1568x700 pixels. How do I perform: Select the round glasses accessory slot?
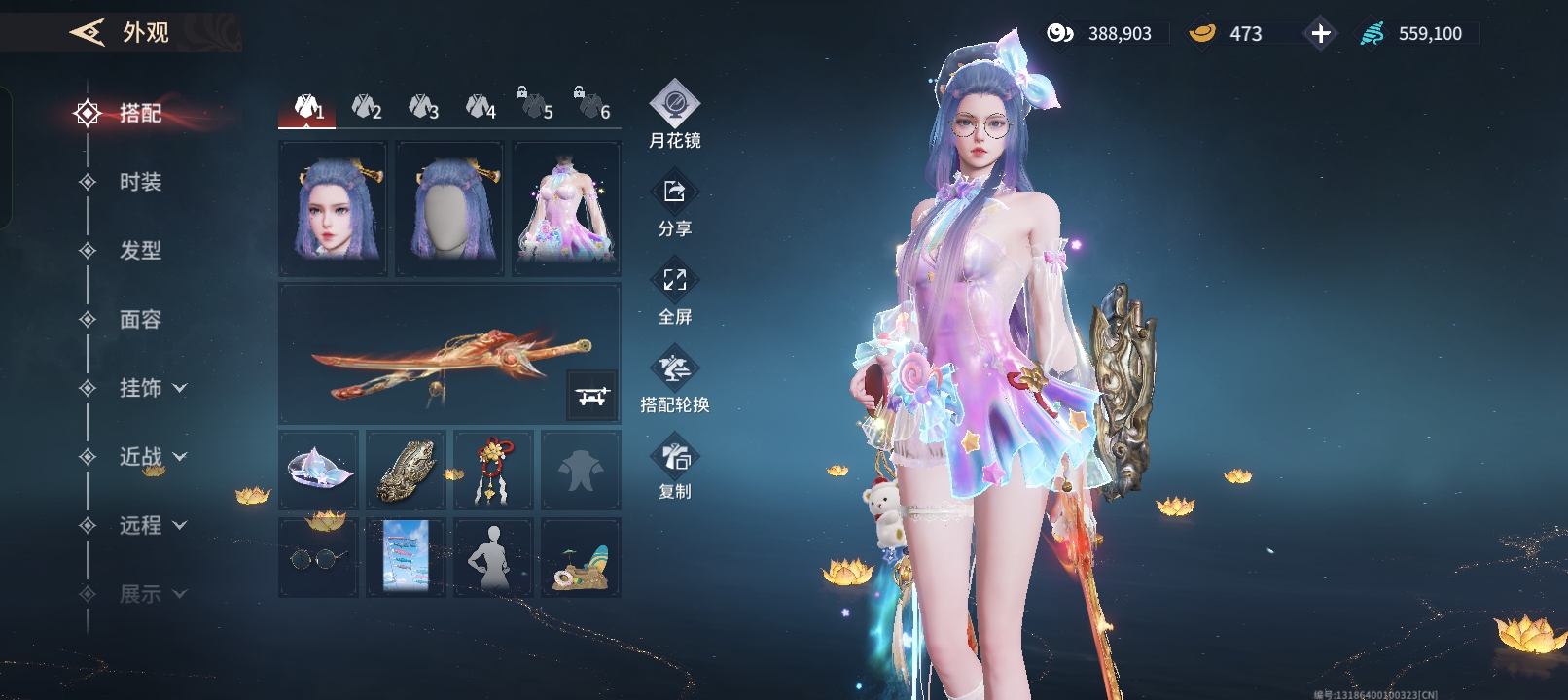pyautogui.click(x=318, y=557)
